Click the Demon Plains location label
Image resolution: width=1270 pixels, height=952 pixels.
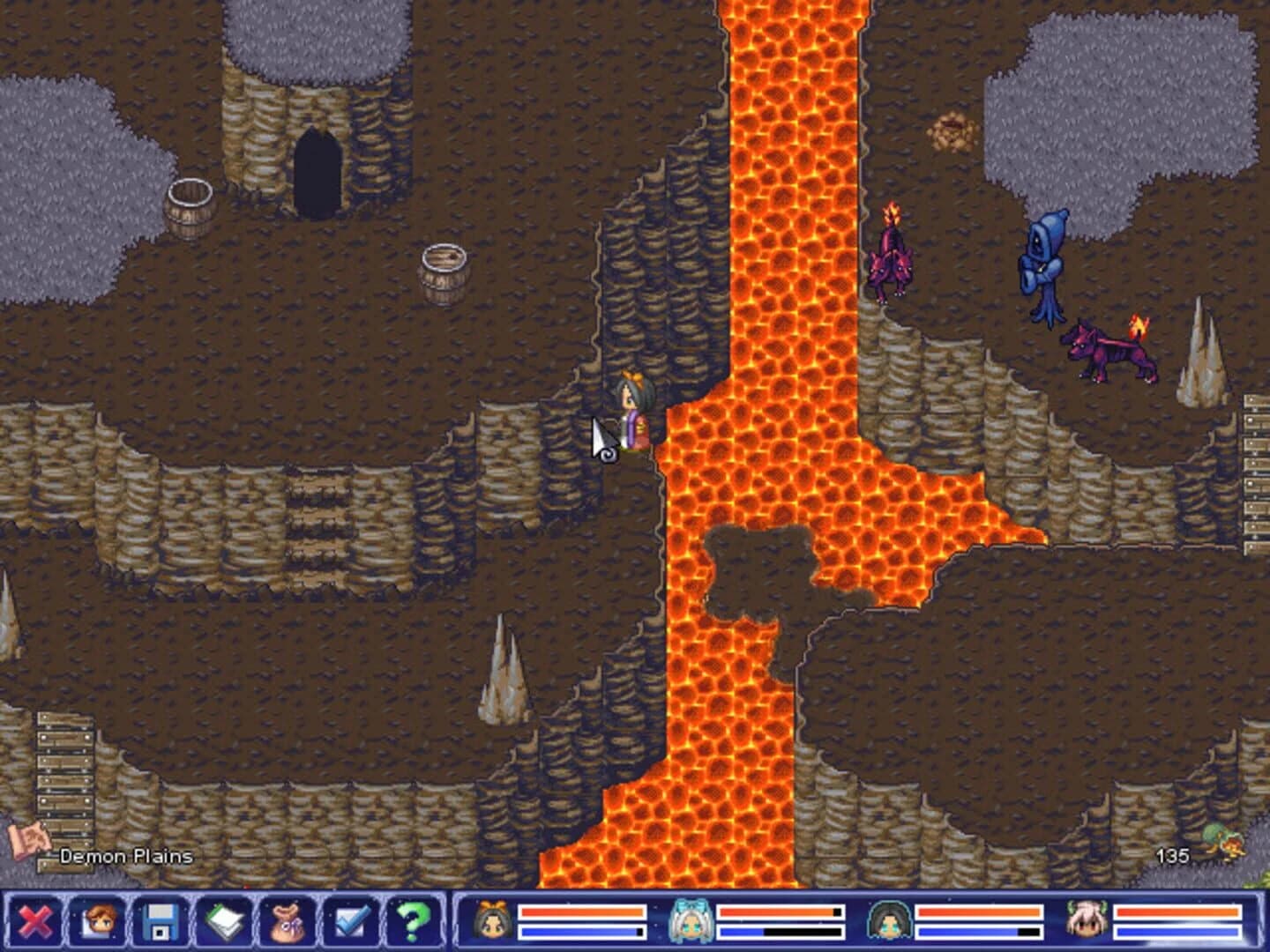pyautogui.click(x=123, y=853)
